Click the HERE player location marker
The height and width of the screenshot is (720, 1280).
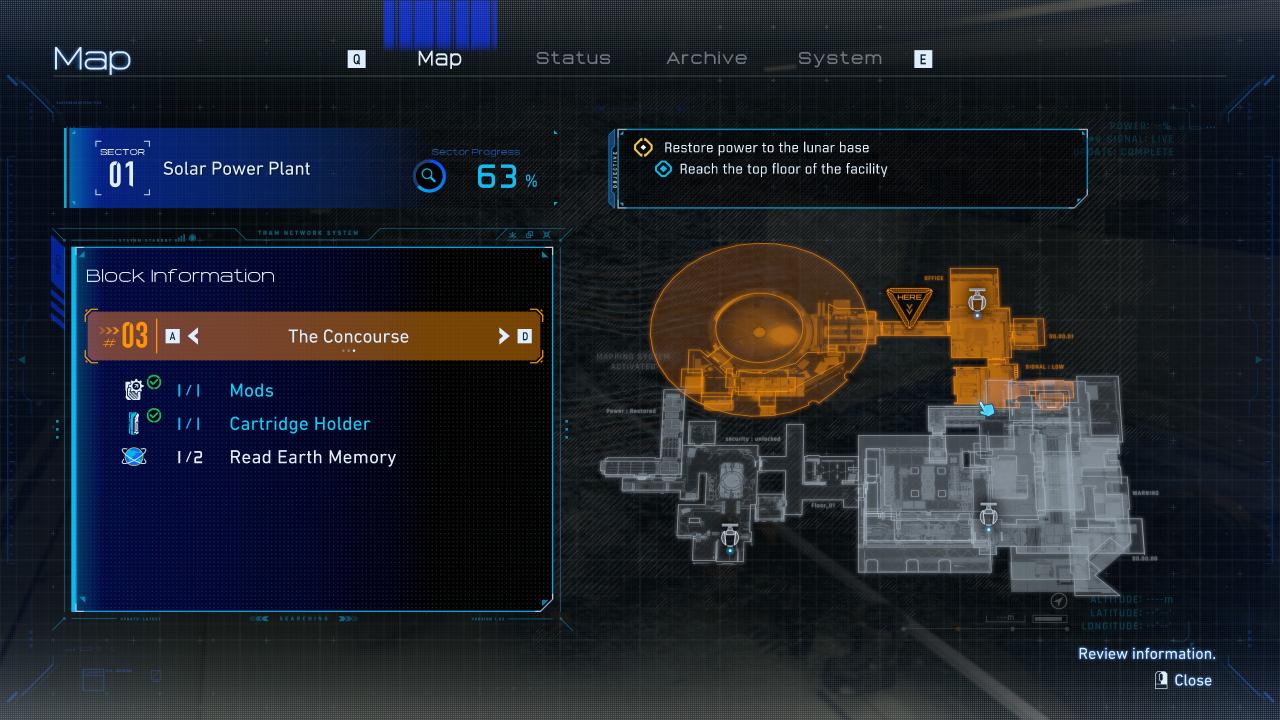coord(909,303)
